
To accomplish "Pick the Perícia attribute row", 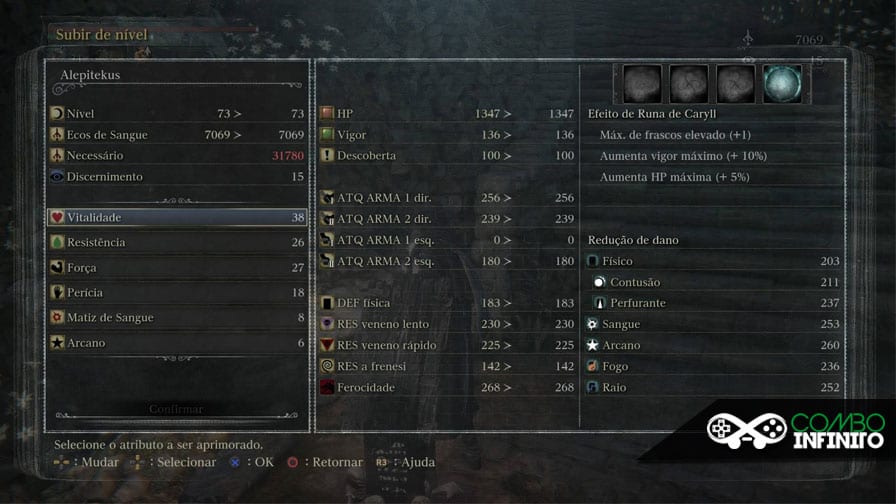I will point(177,292).
